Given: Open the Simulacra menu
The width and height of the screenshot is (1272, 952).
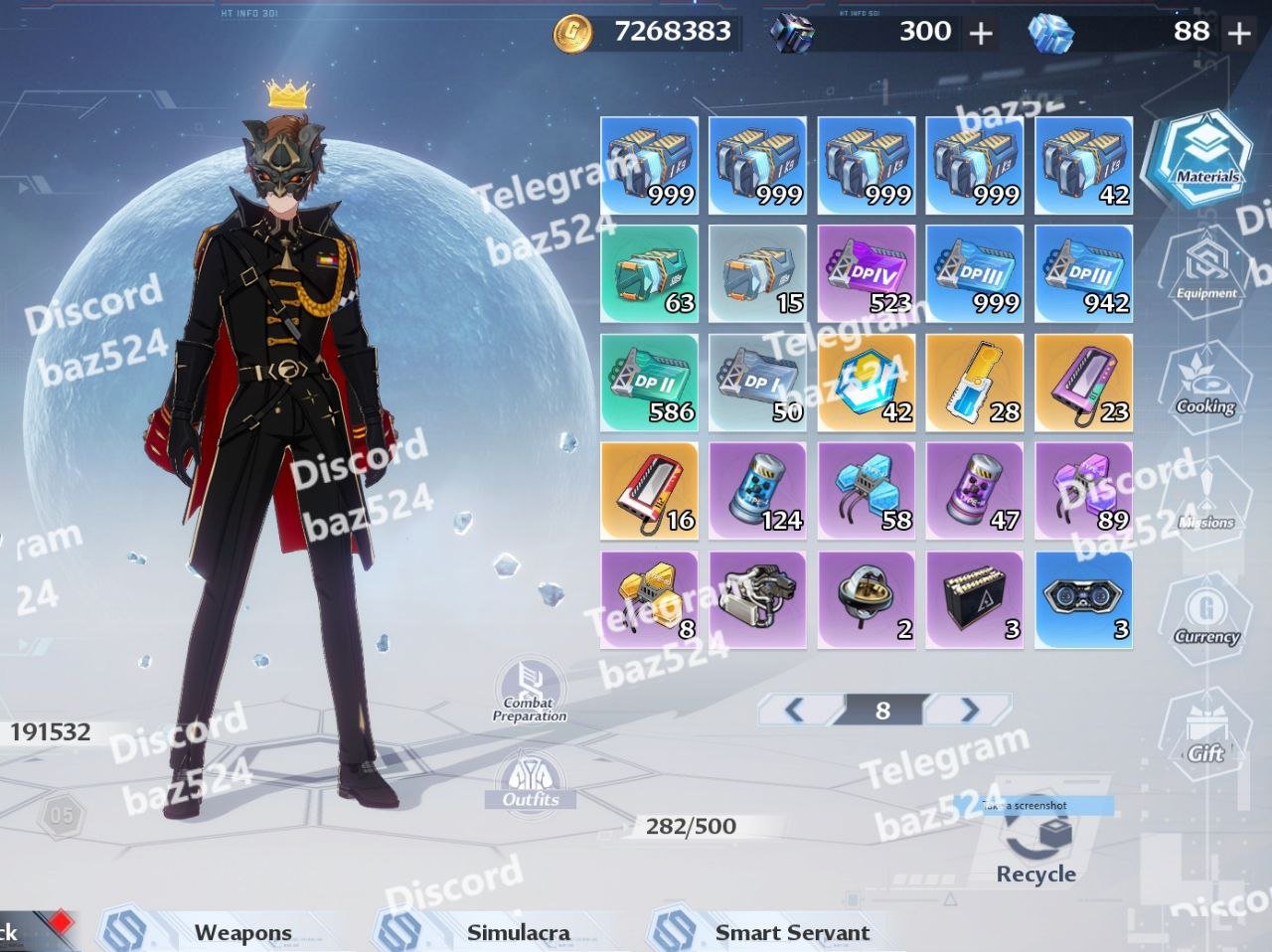Looking at the screenshot, I should click(518, 932).
